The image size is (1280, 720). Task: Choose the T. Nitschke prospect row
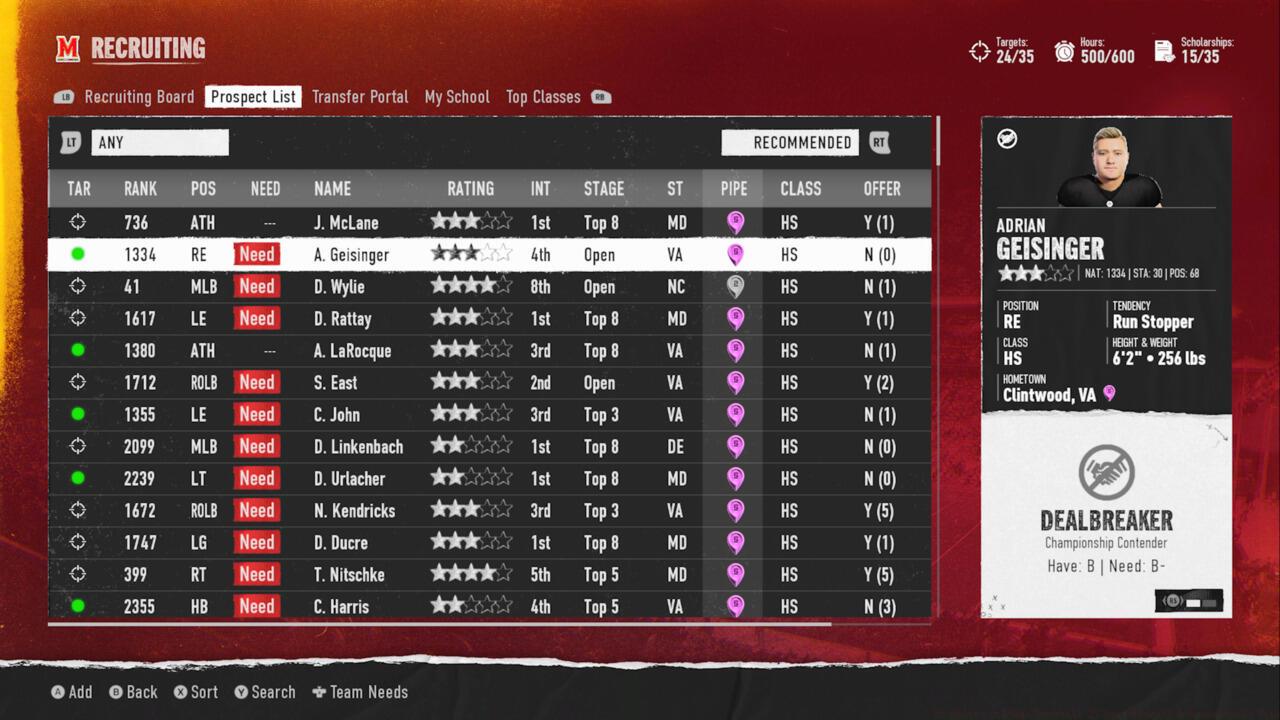[349, 575]
